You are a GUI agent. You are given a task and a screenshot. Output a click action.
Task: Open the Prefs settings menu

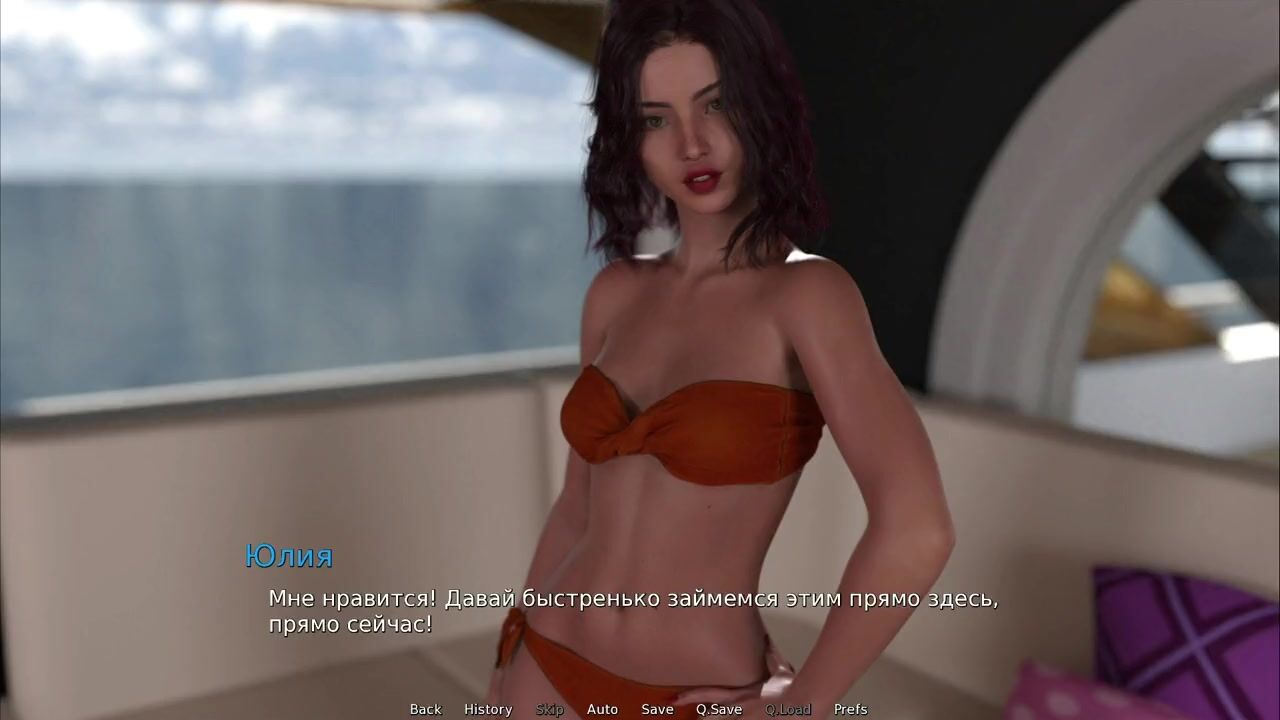point(850,709)
